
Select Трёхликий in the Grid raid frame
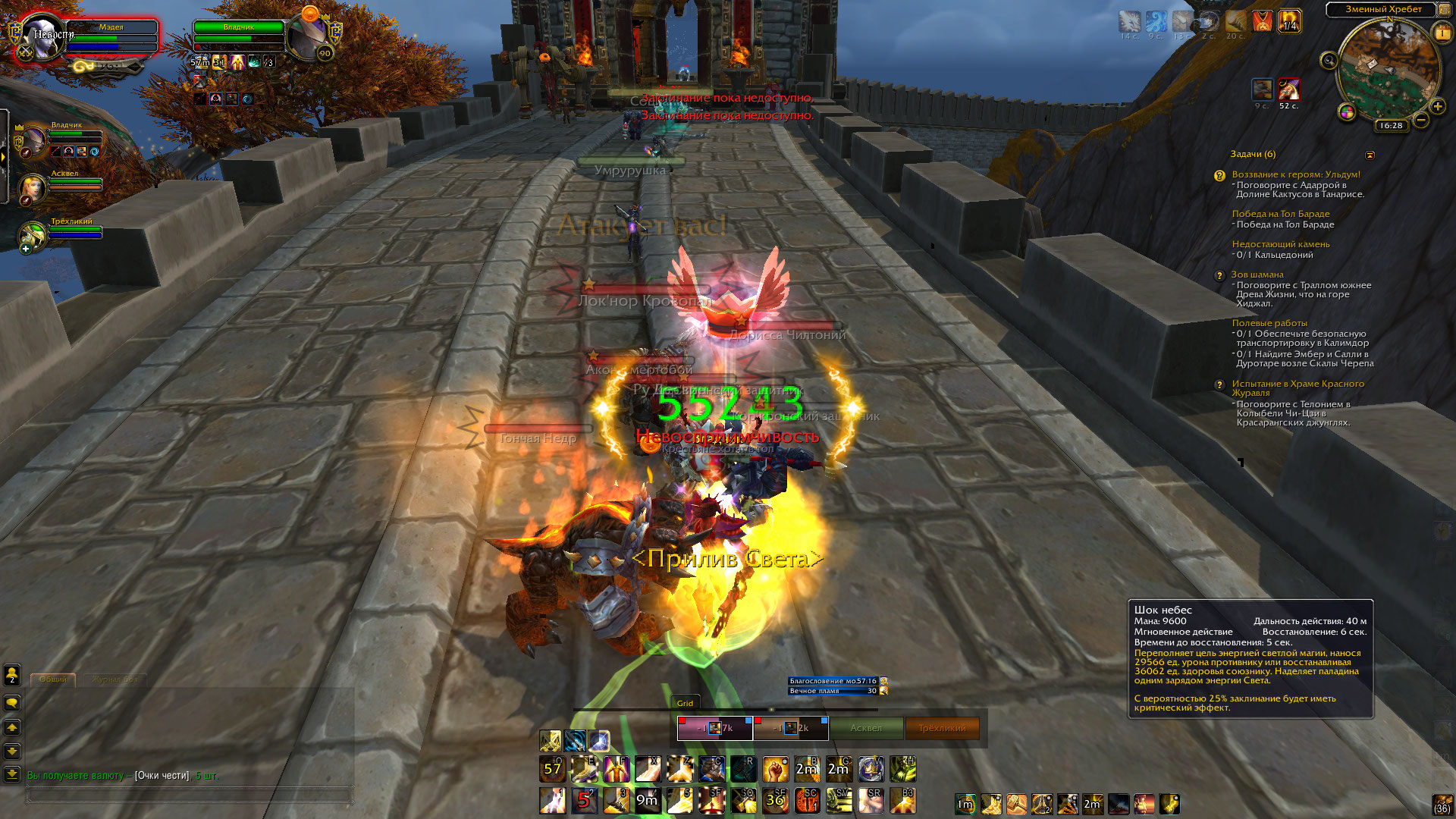[x=942, y=728]
